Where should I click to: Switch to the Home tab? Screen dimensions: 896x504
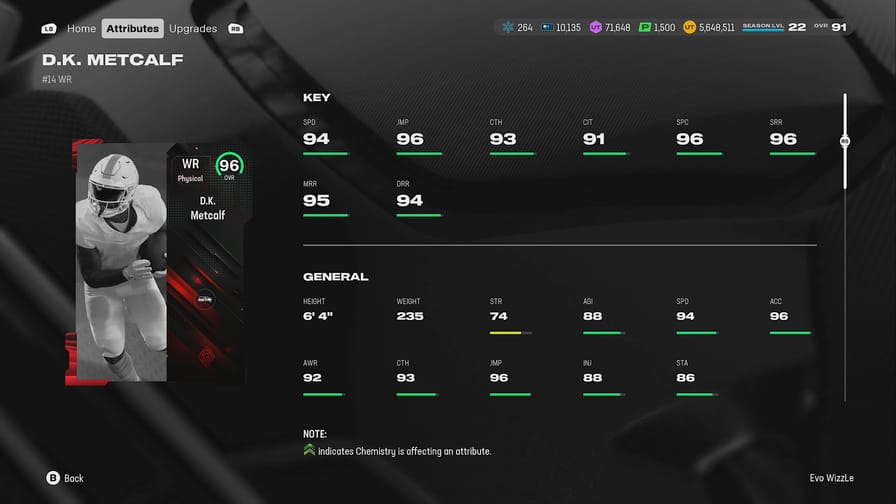tap(81, 28)
